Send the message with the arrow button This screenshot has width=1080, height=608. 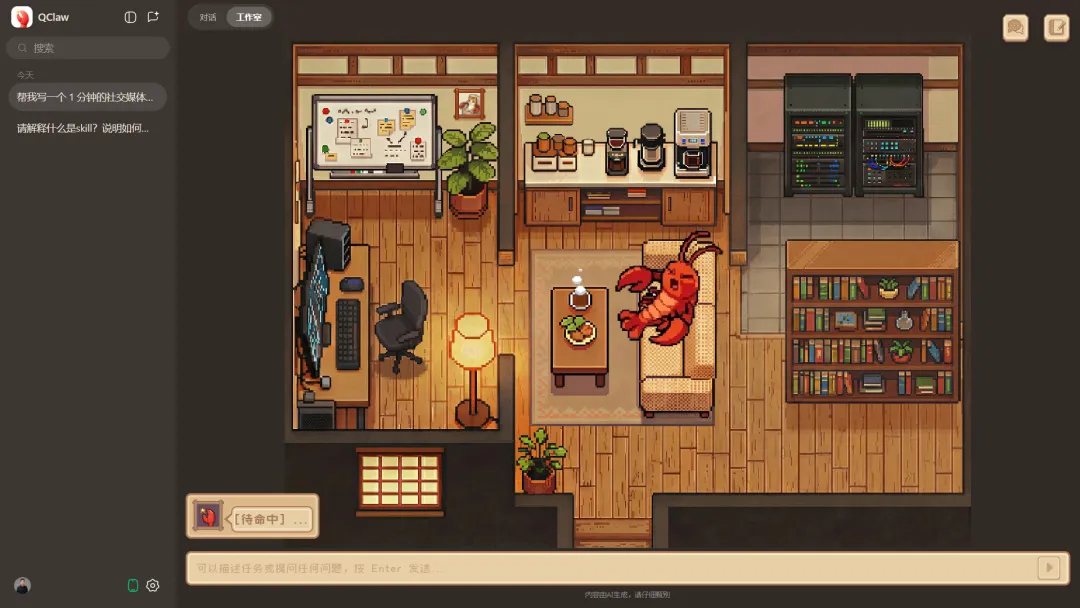(1048, 568)
